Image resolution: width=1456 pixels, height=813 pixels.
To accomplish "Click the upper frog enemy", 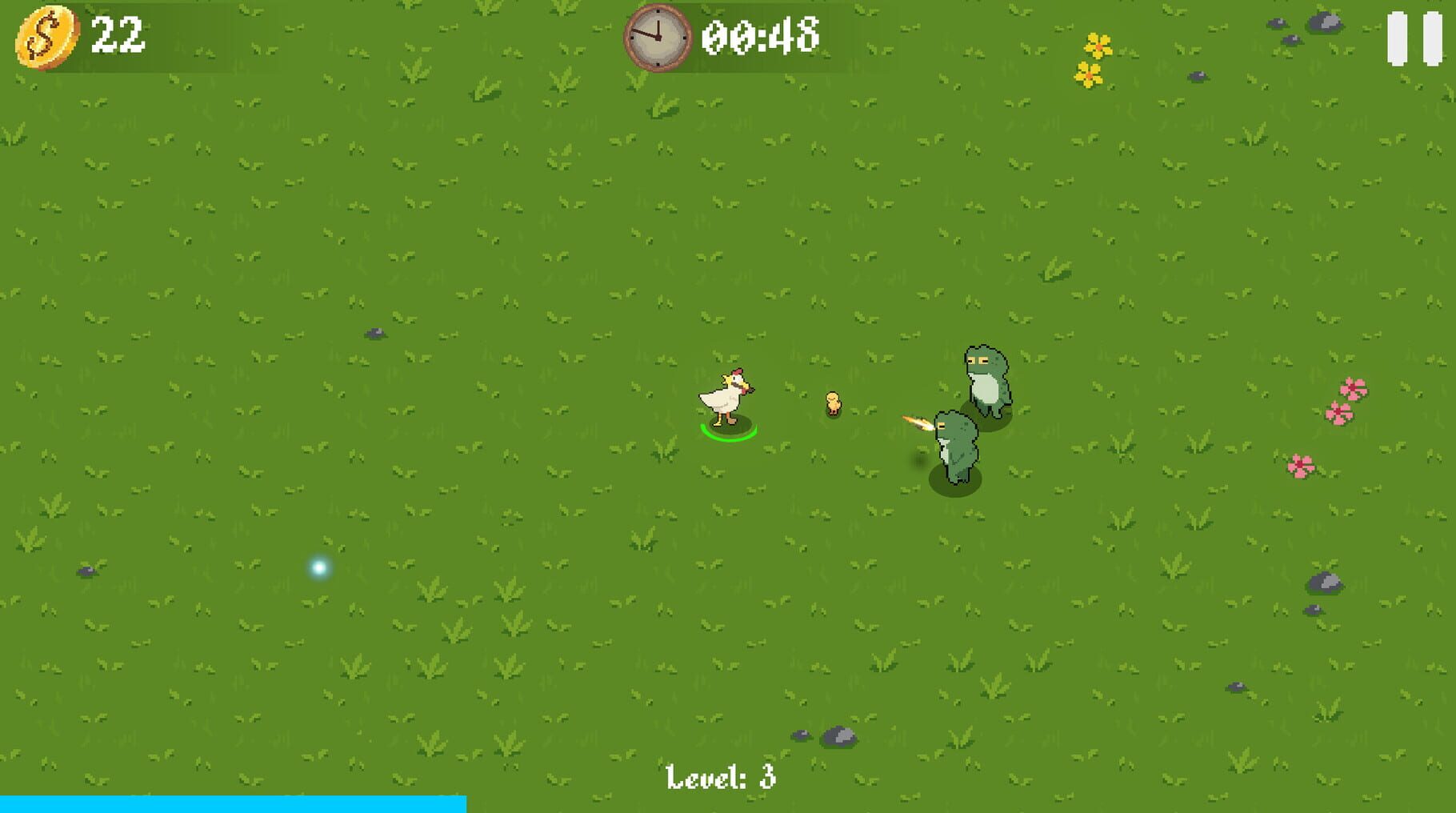I will pyautogui.click(x=986, y=380).
